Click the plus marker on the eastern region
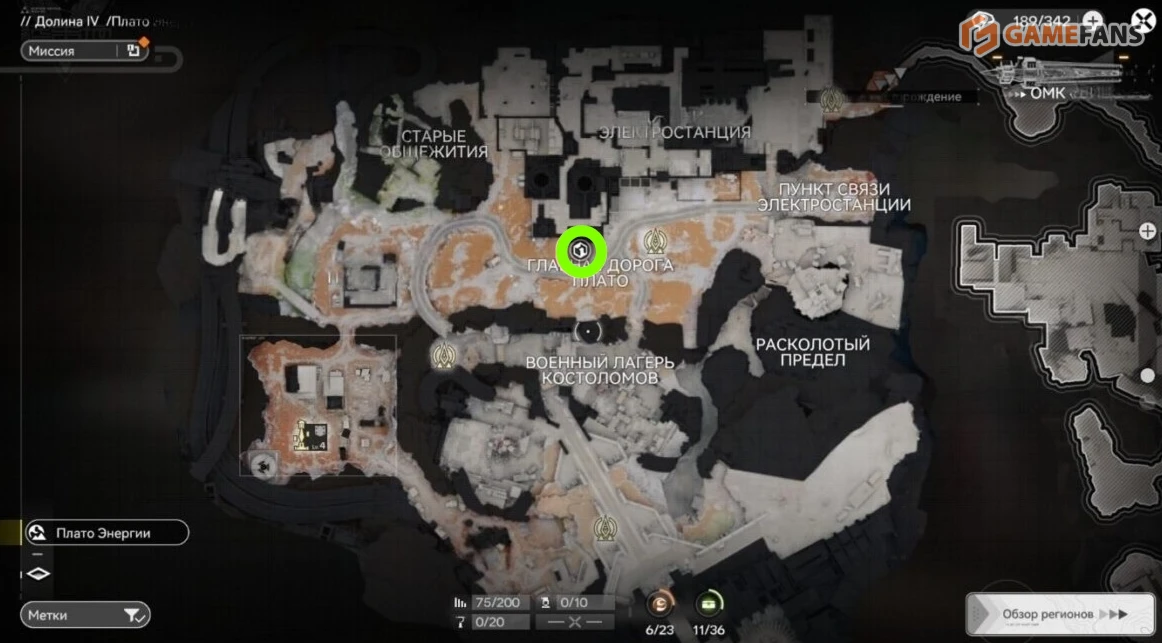 [1147, 231]
